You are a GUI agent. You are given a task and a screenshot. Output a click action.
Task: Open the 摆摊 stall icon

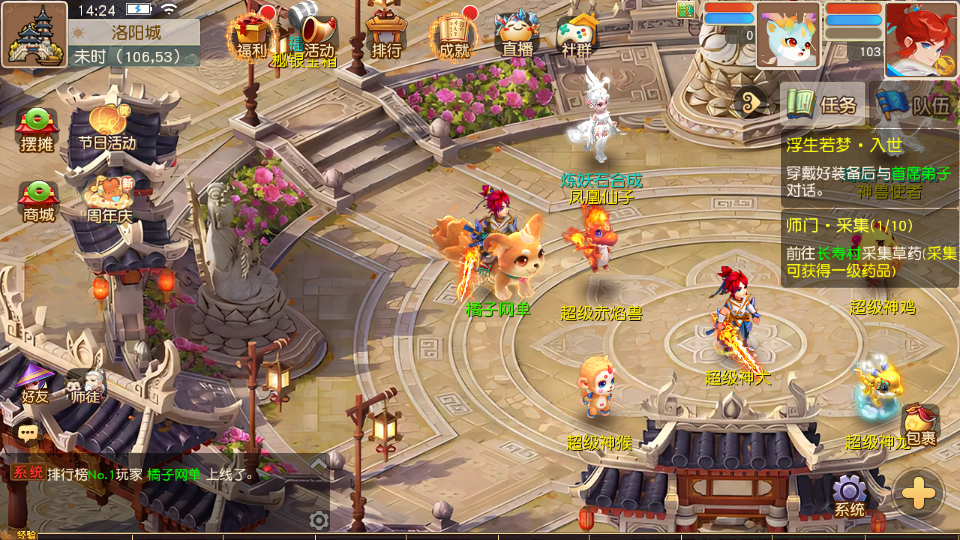(37, 128)
